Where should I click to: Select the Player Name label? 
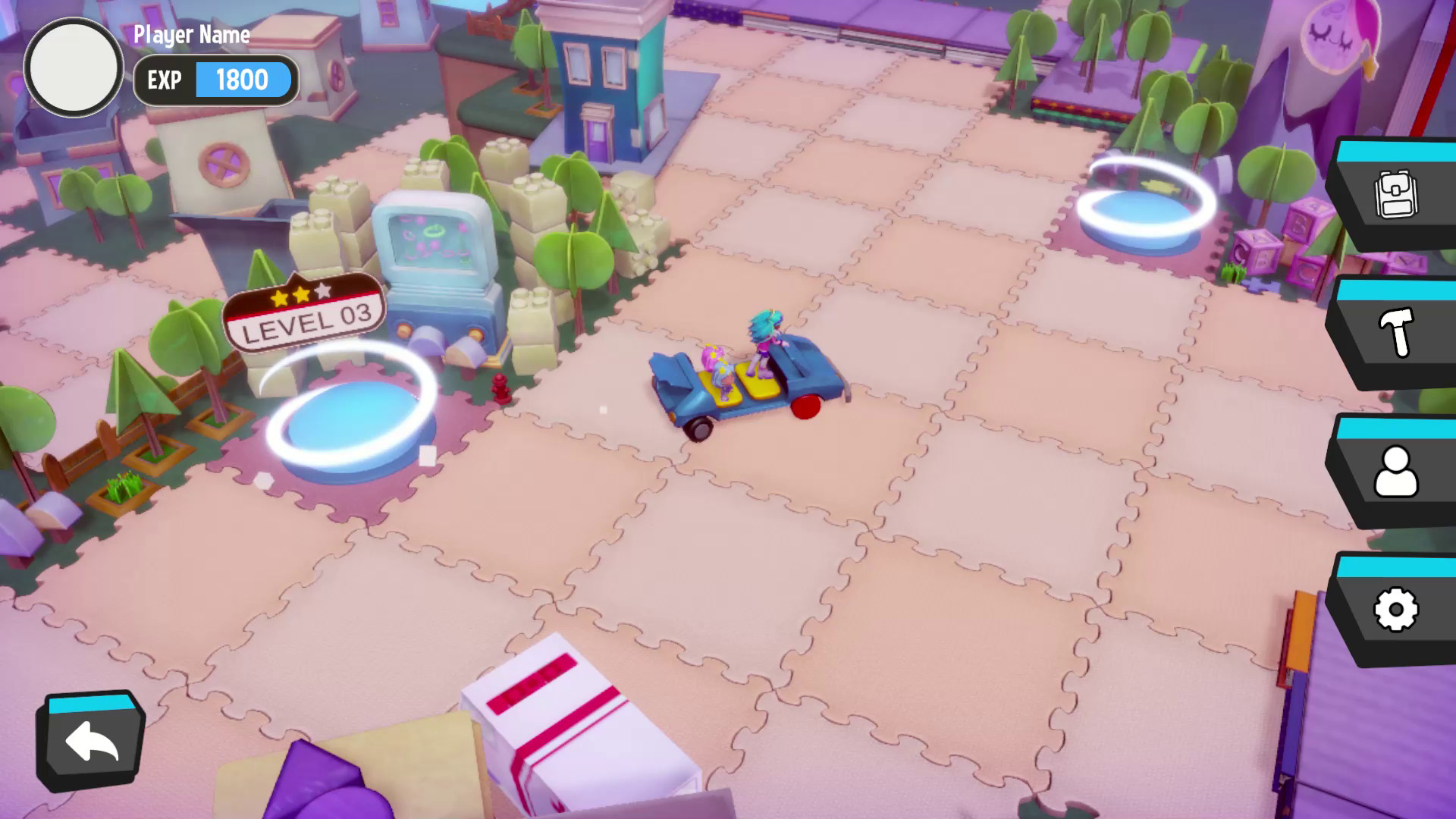(x=191, y=34)
